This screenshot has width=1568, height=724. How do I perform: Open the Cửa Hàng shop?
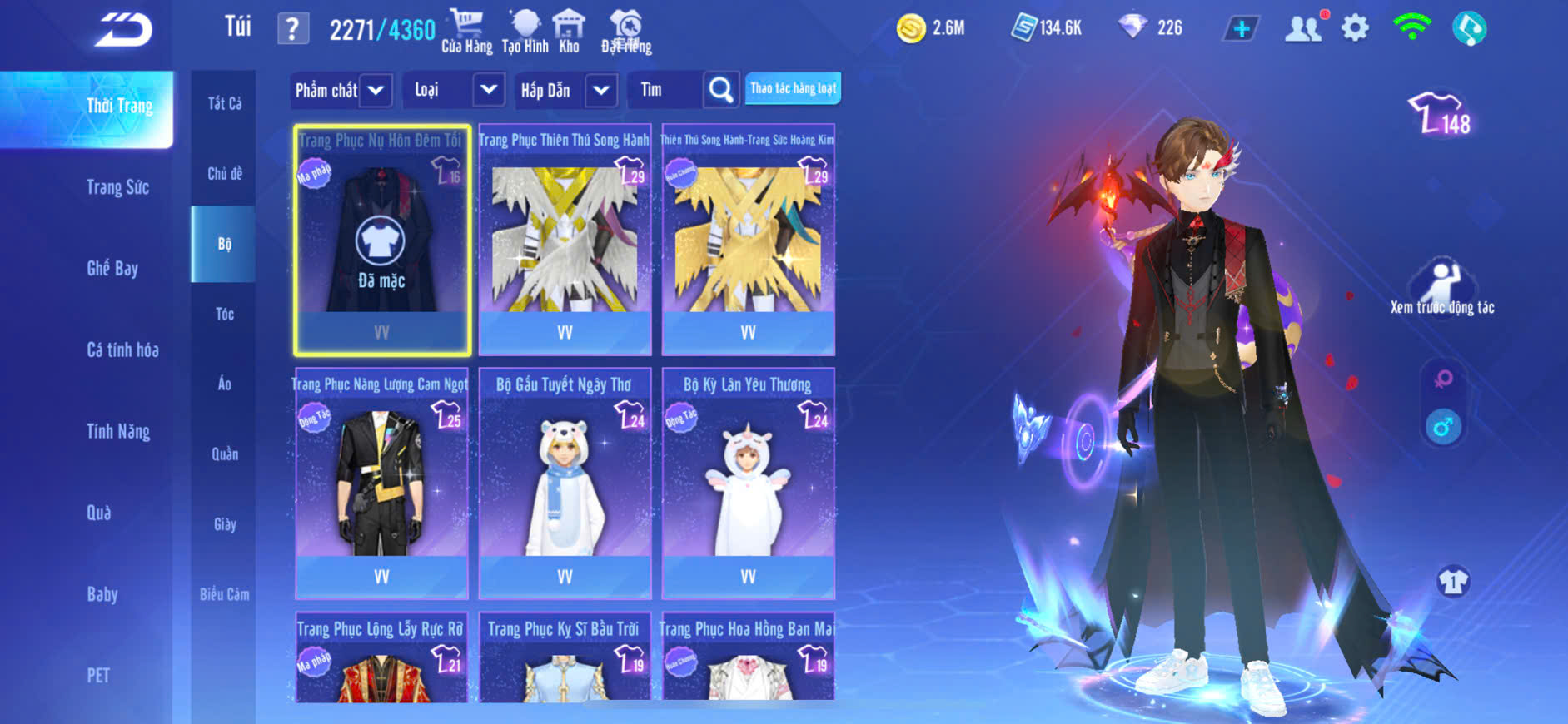point(466,31)
